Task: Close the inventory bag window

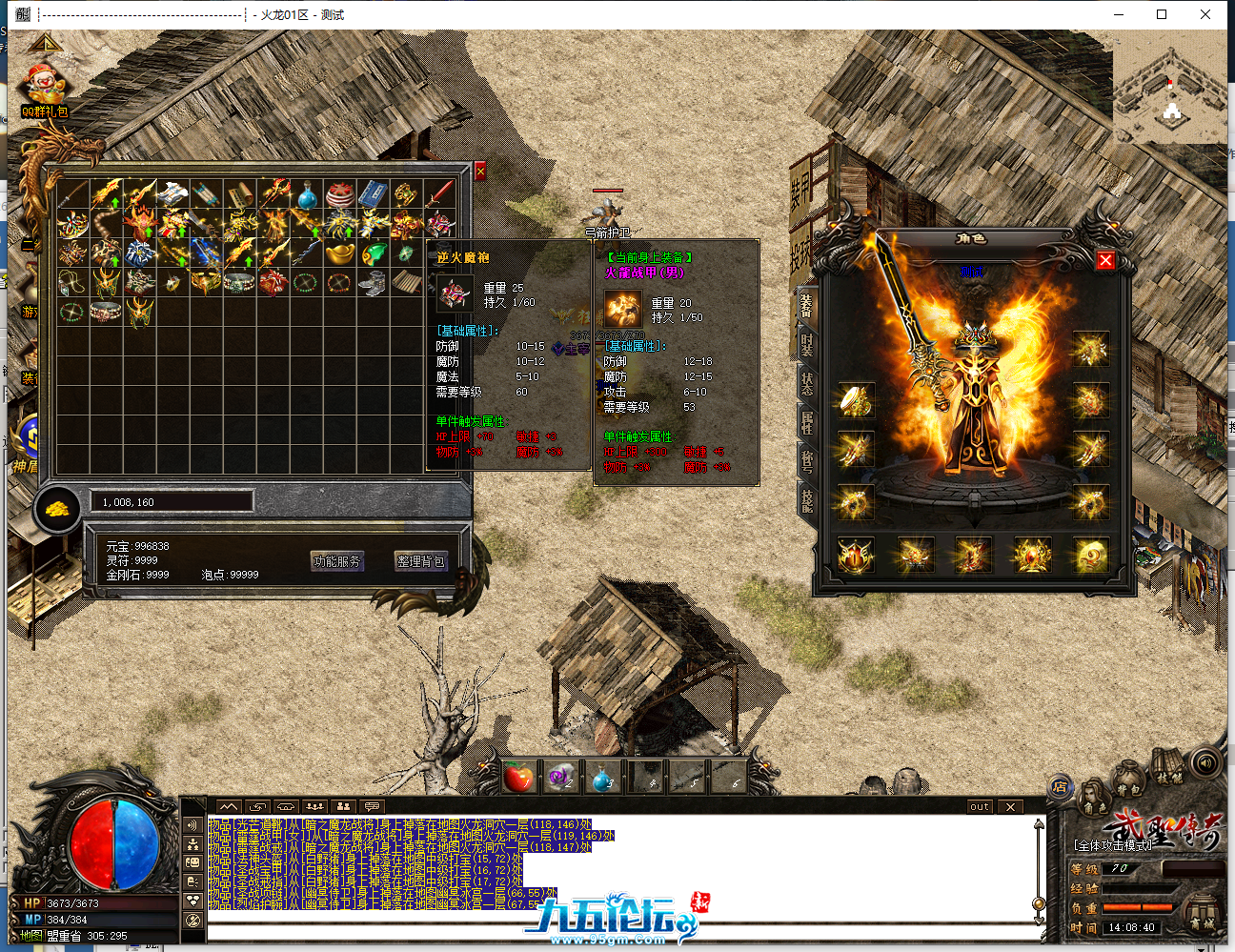Action: (x=480, y=171)
